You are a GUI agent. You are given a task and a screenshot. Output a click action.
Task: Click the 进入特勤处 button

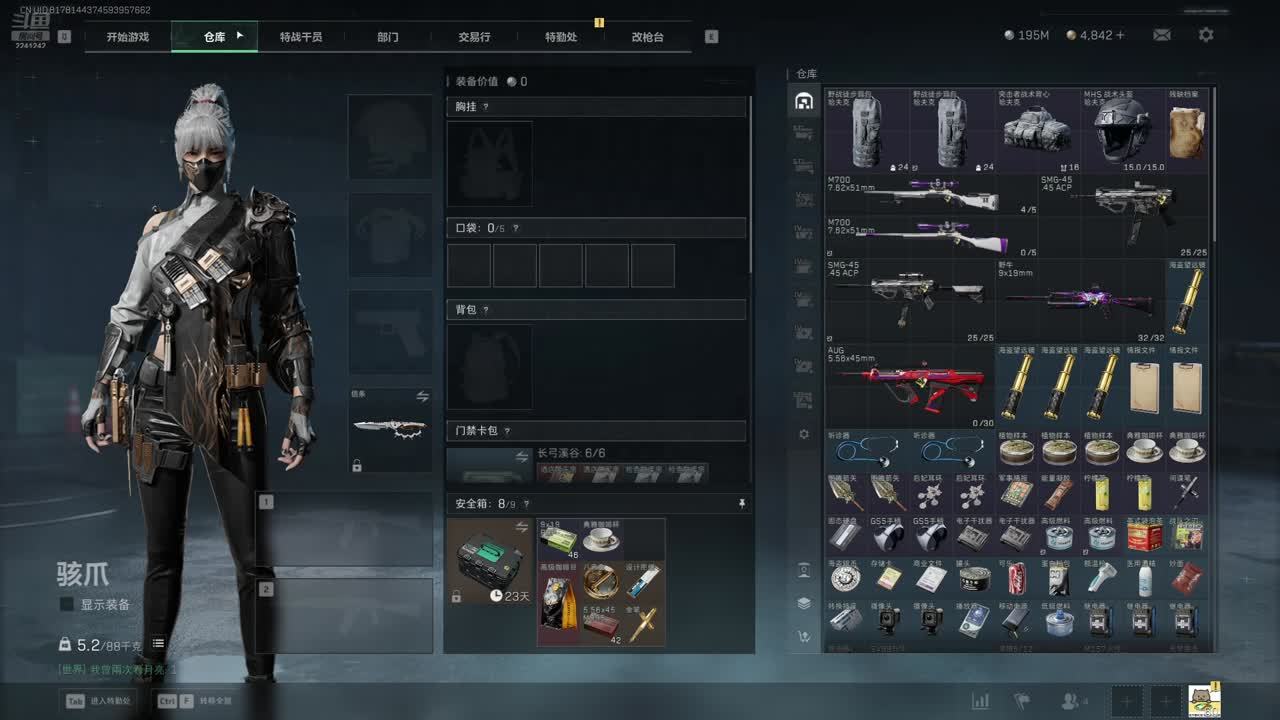pos(102,701)
